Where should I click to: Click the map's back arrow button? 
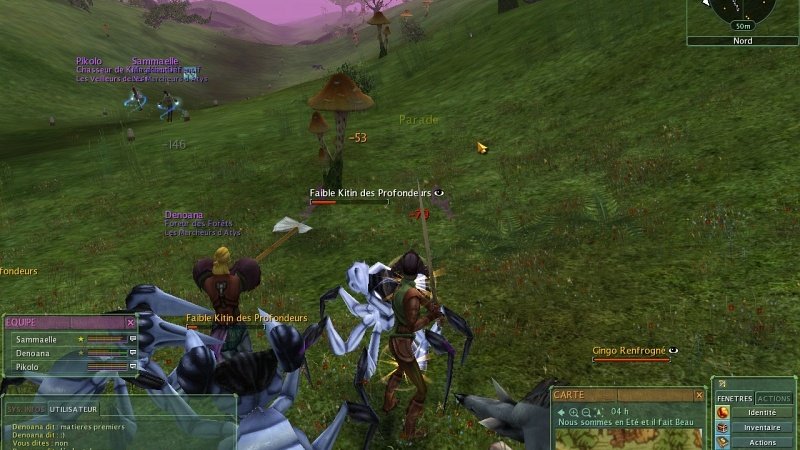coord(561,411)
